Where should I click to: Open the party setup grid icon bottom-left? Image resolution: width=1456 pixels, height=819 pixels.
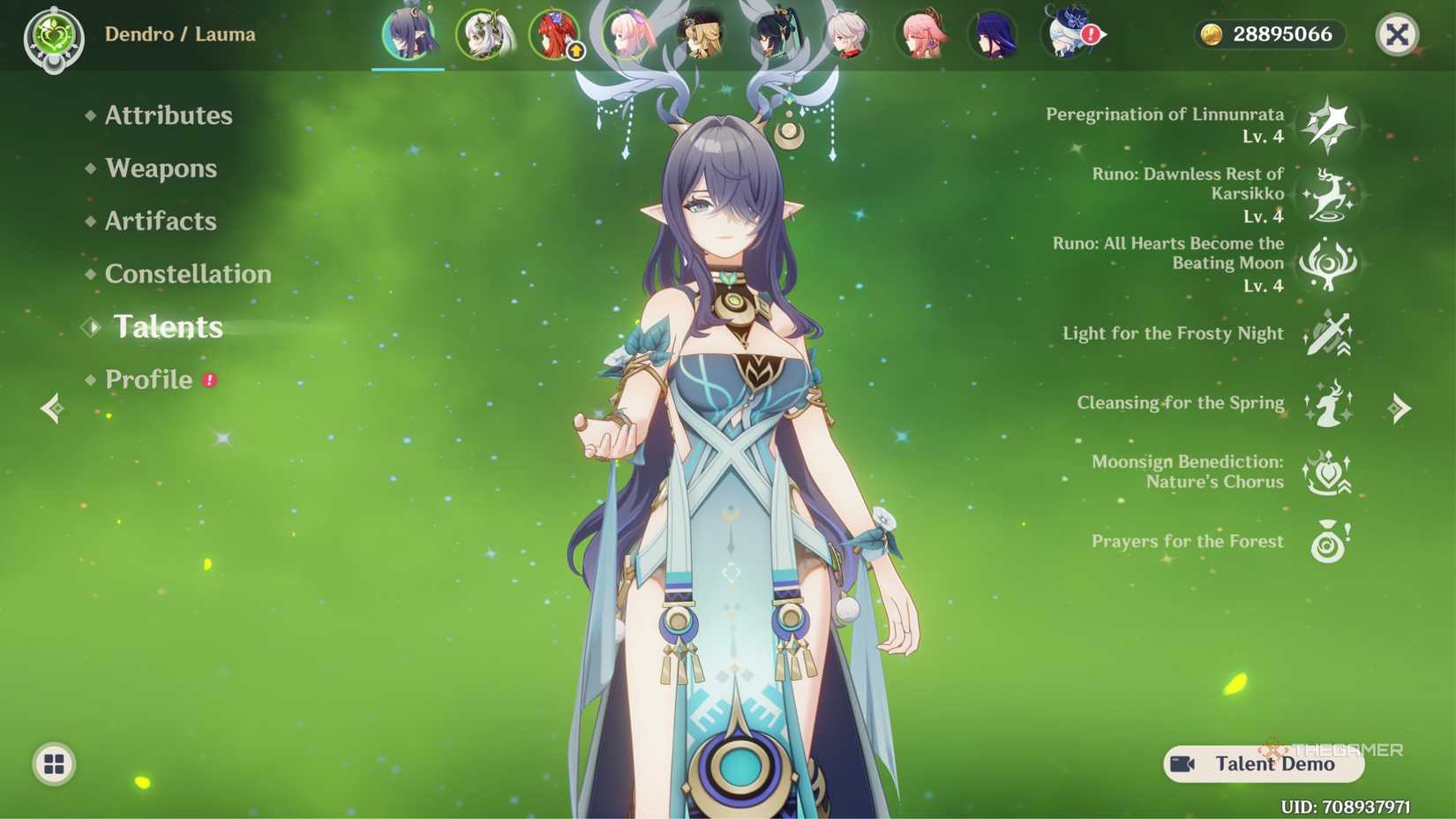click(55, 764)
